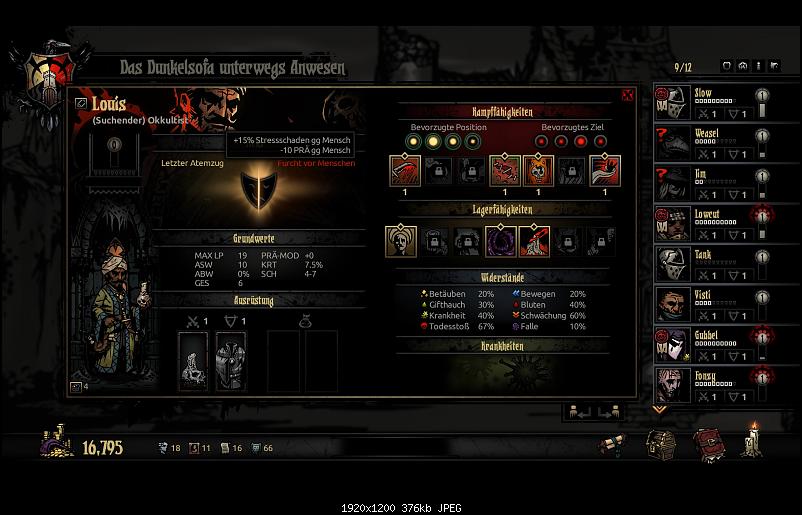Toggle the purple vortex camping skill

pyautogui.click(x=499, y=240)
